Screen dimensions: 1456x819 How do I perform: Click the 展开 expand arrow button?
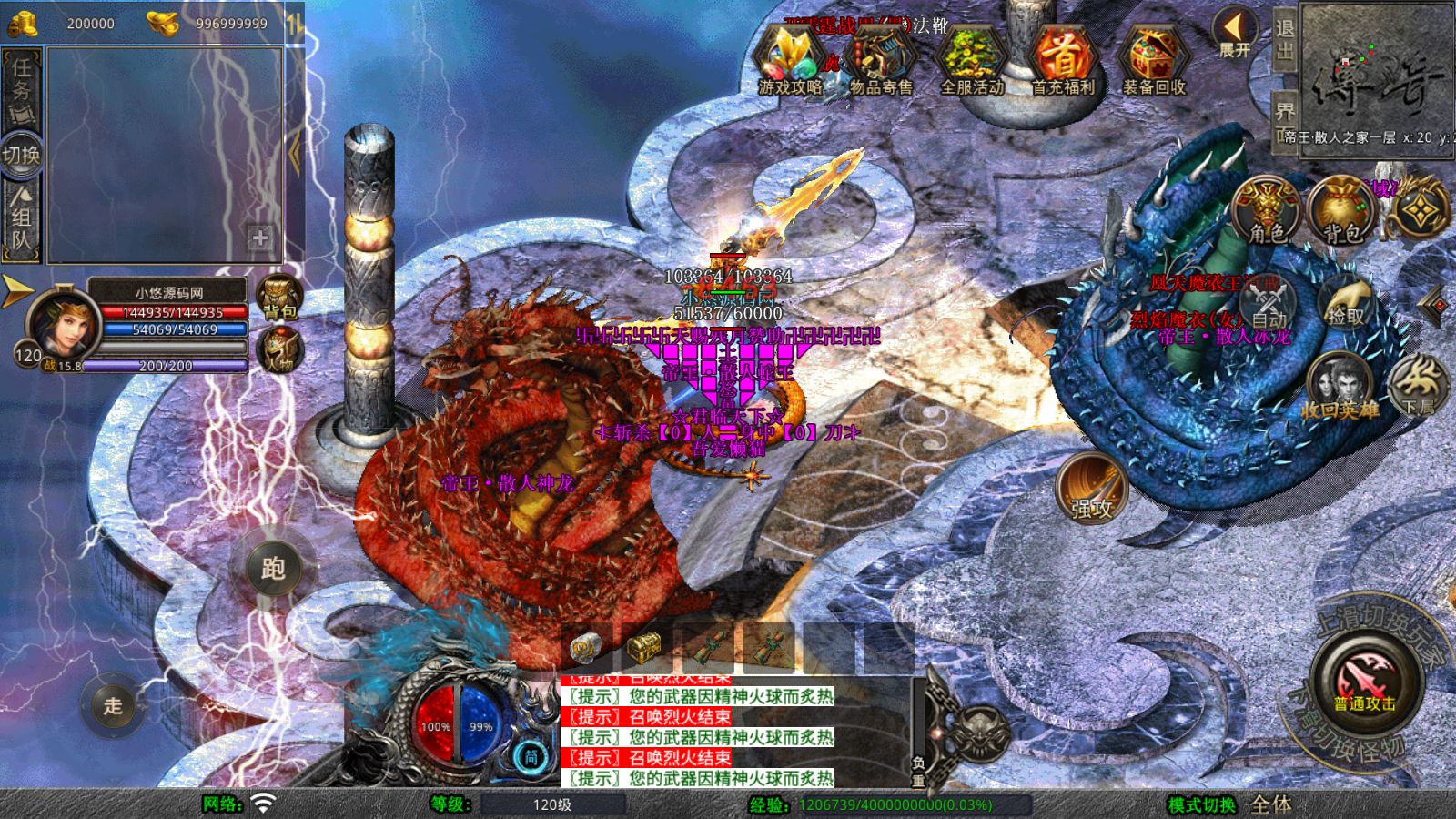[1235, 34]
